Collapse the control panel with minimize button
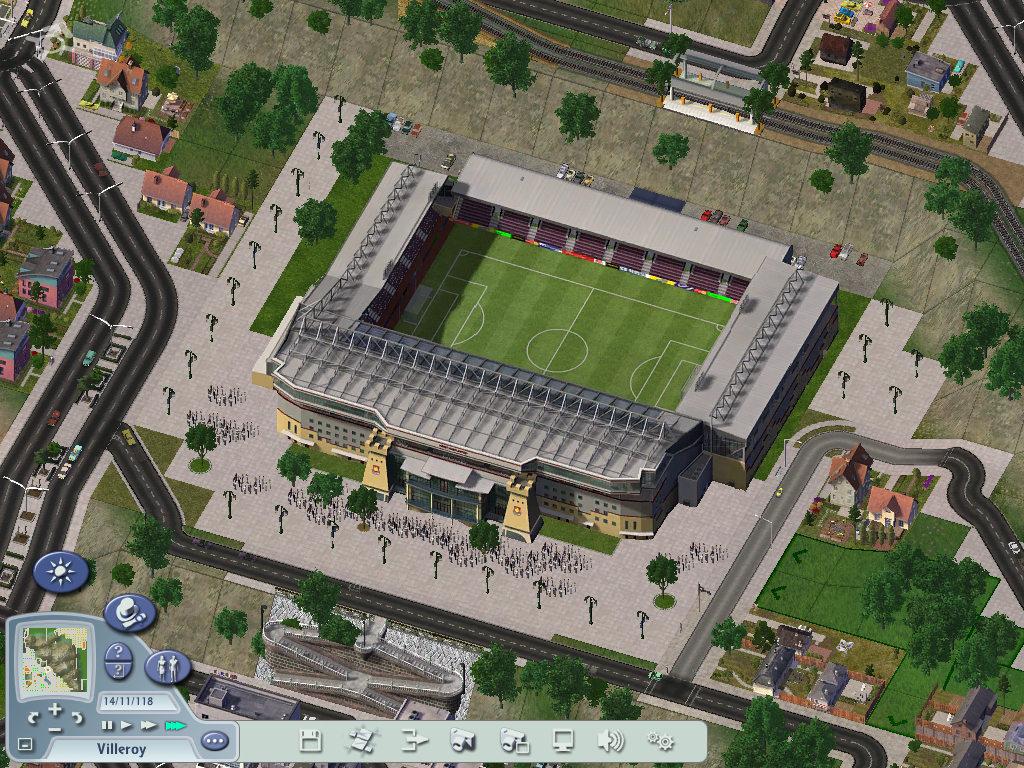 [x=25, y=745]
